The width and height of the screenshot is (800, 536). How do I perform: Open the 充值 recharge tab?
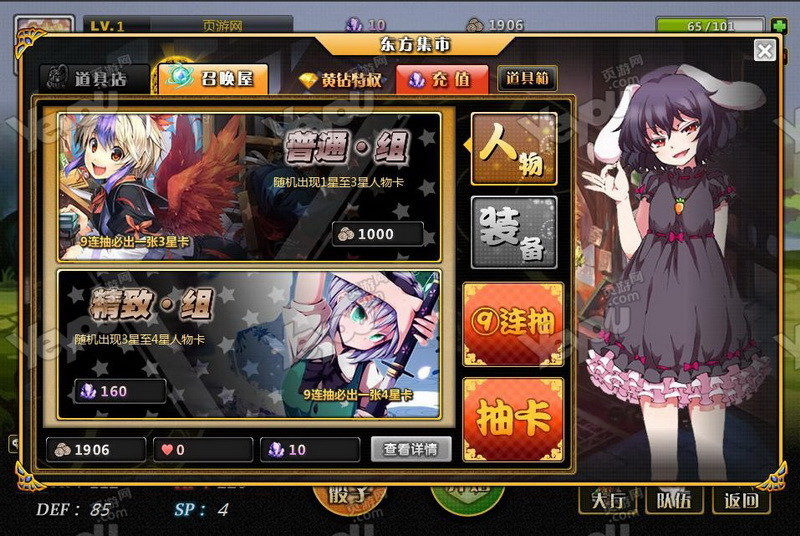[442, 79]
